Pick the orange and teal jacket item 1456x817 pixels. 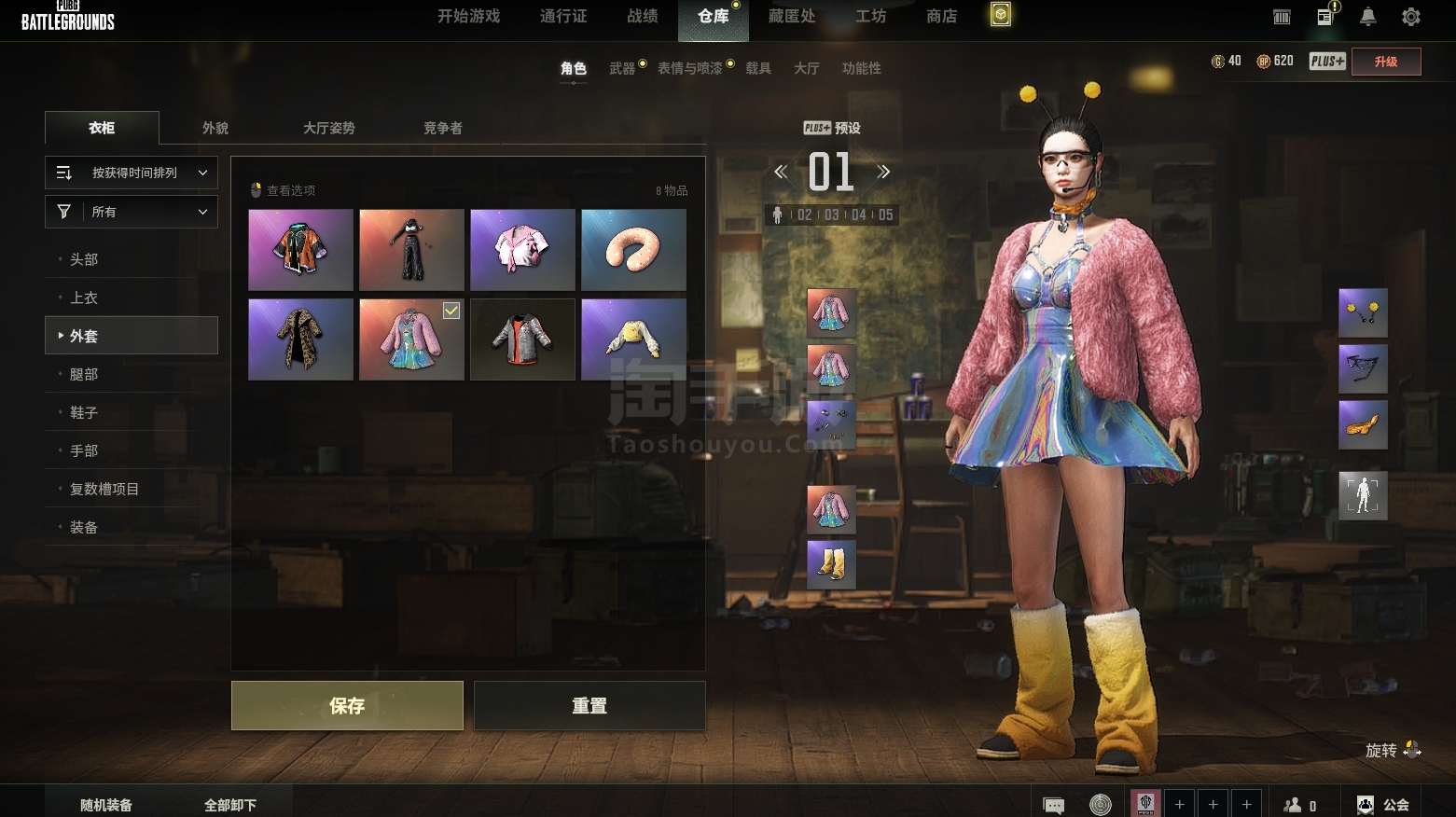coord(300,250)
